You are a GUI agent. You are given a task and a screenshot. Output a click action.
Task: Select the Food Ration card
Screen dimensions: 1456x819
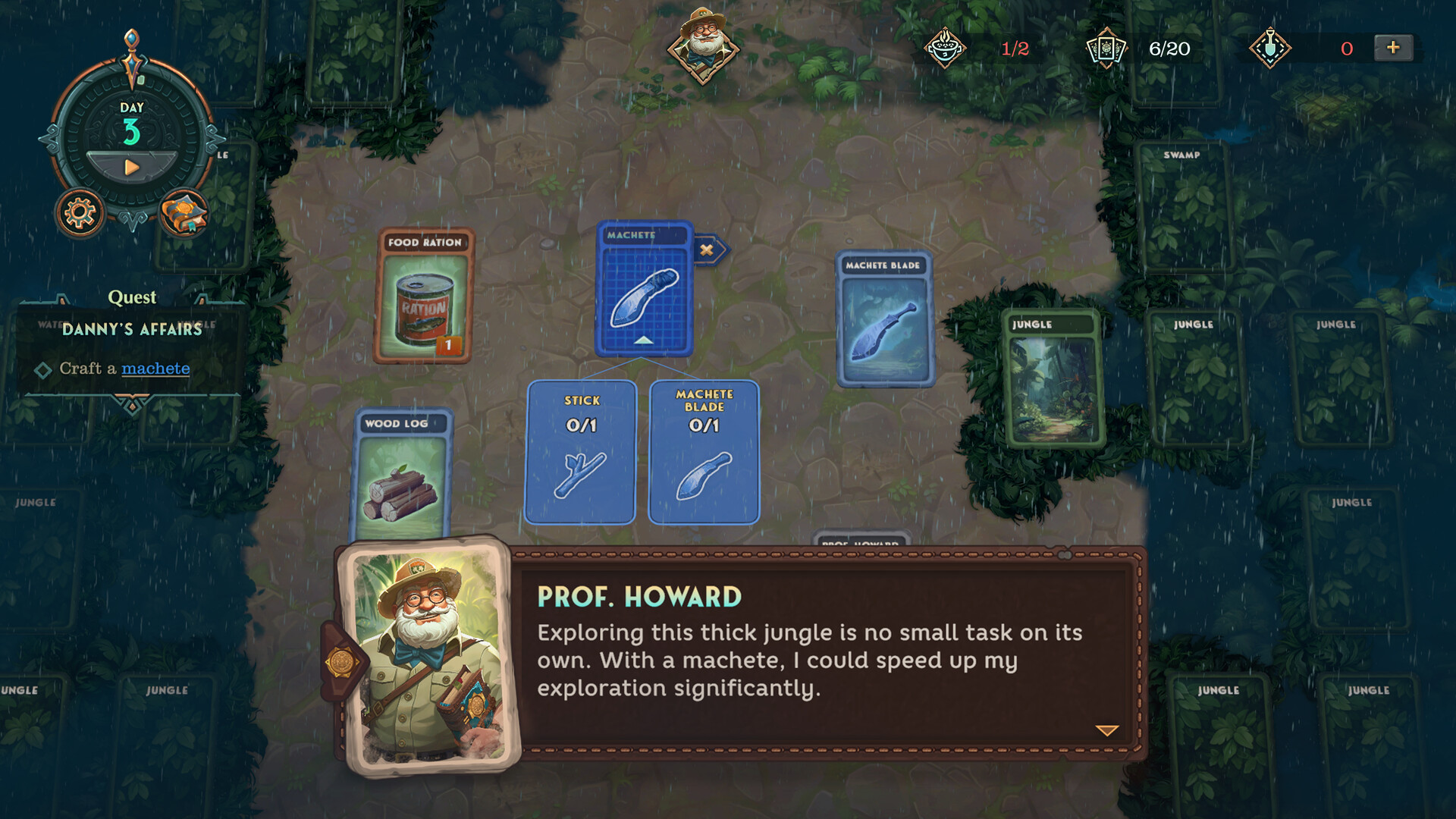(425, 300)
